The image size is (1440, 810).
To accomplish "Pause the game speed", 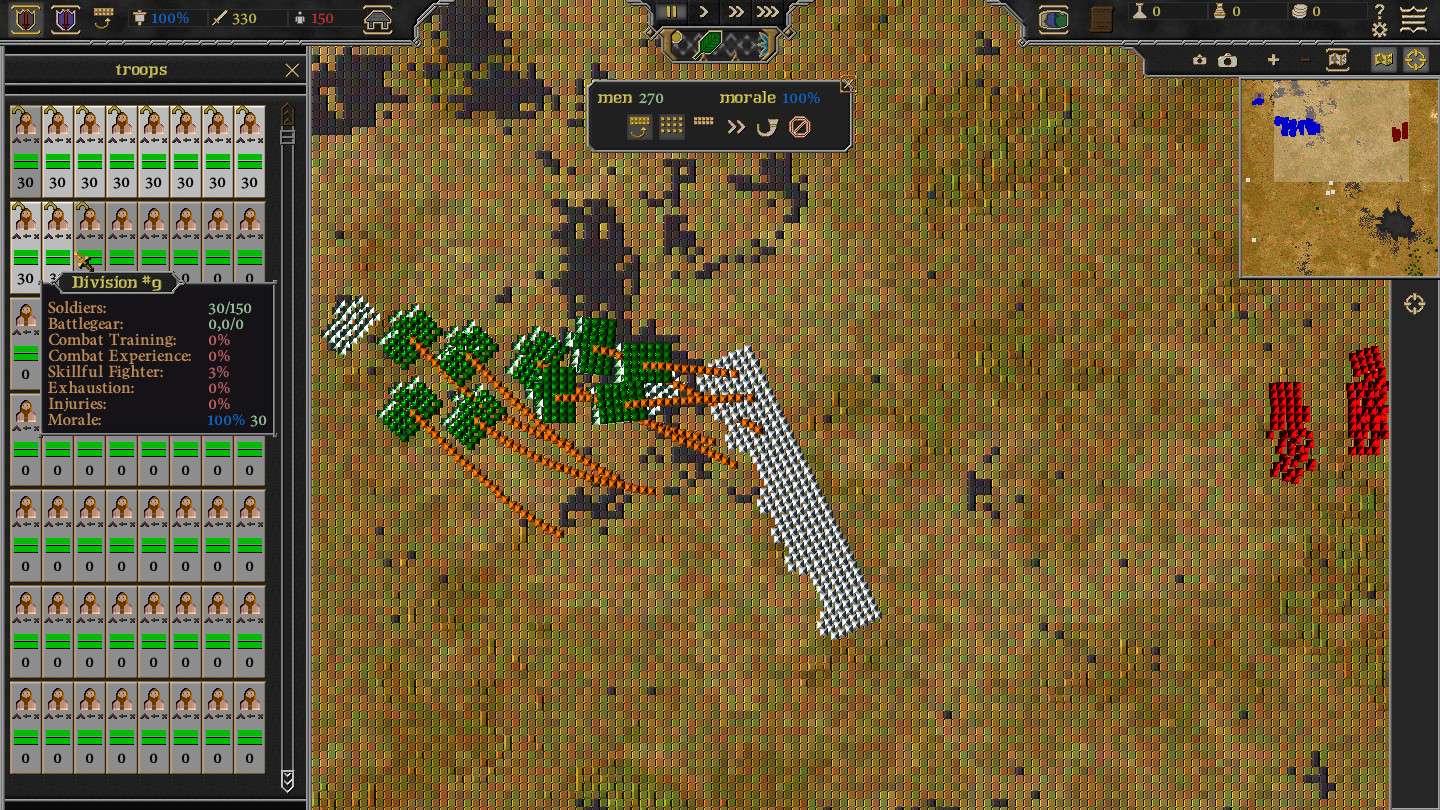I will coord(671,12).
